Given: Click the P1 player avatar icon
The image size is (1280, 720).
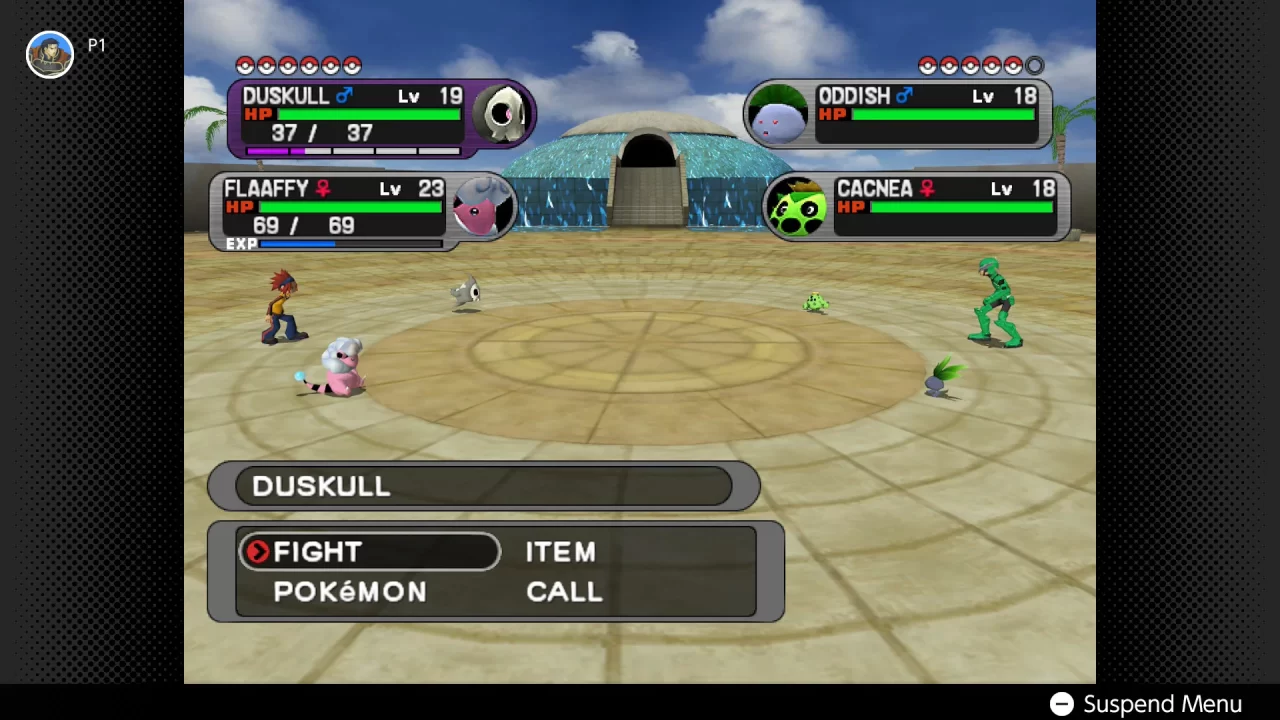Looking at the screenshot, I should point(50,55).
